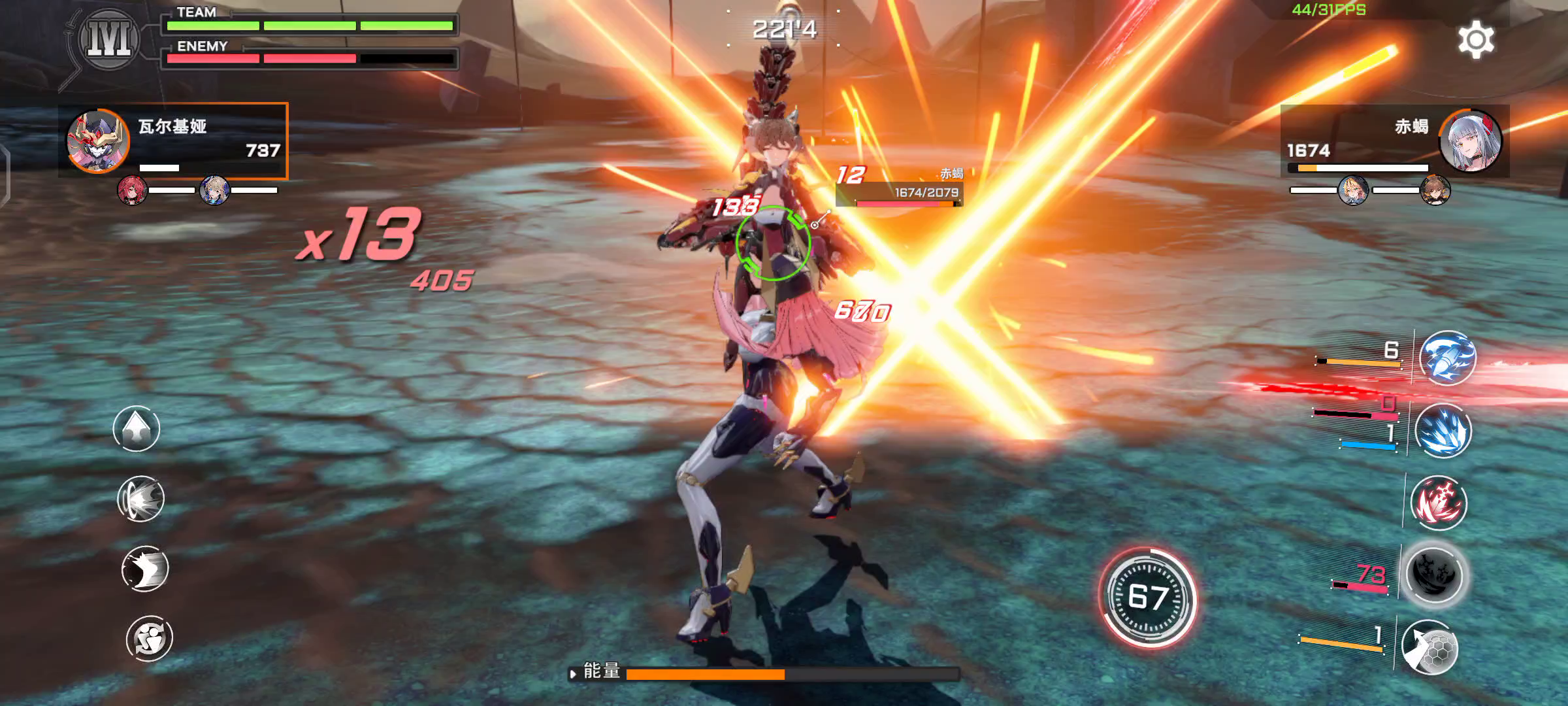The height and width of the screenshot is (706, 1568).
Task: Hit the round dial button showing 67
Action: pos(1148,597)
